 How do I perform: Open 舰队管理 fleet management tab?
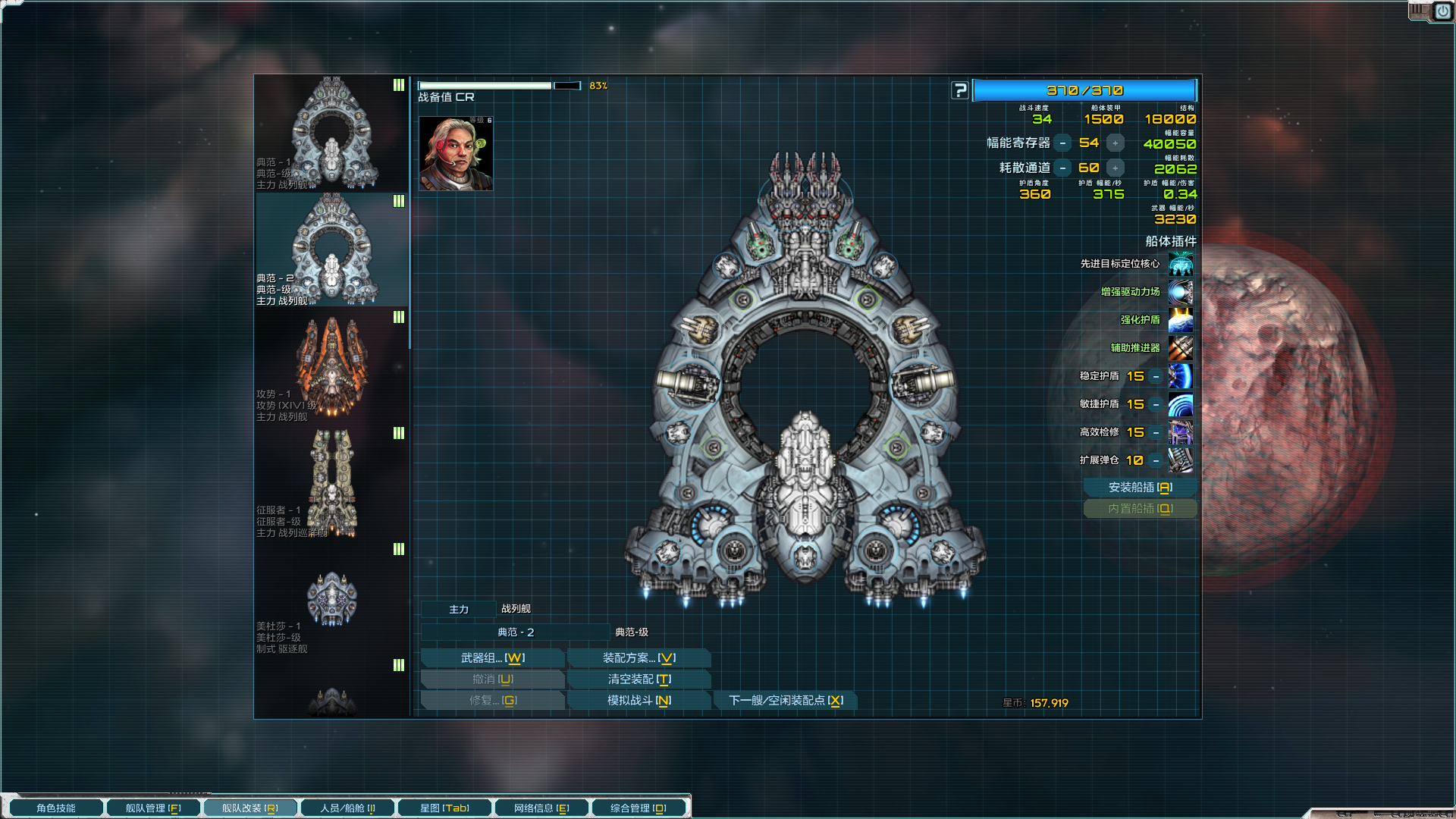(153, 808)
